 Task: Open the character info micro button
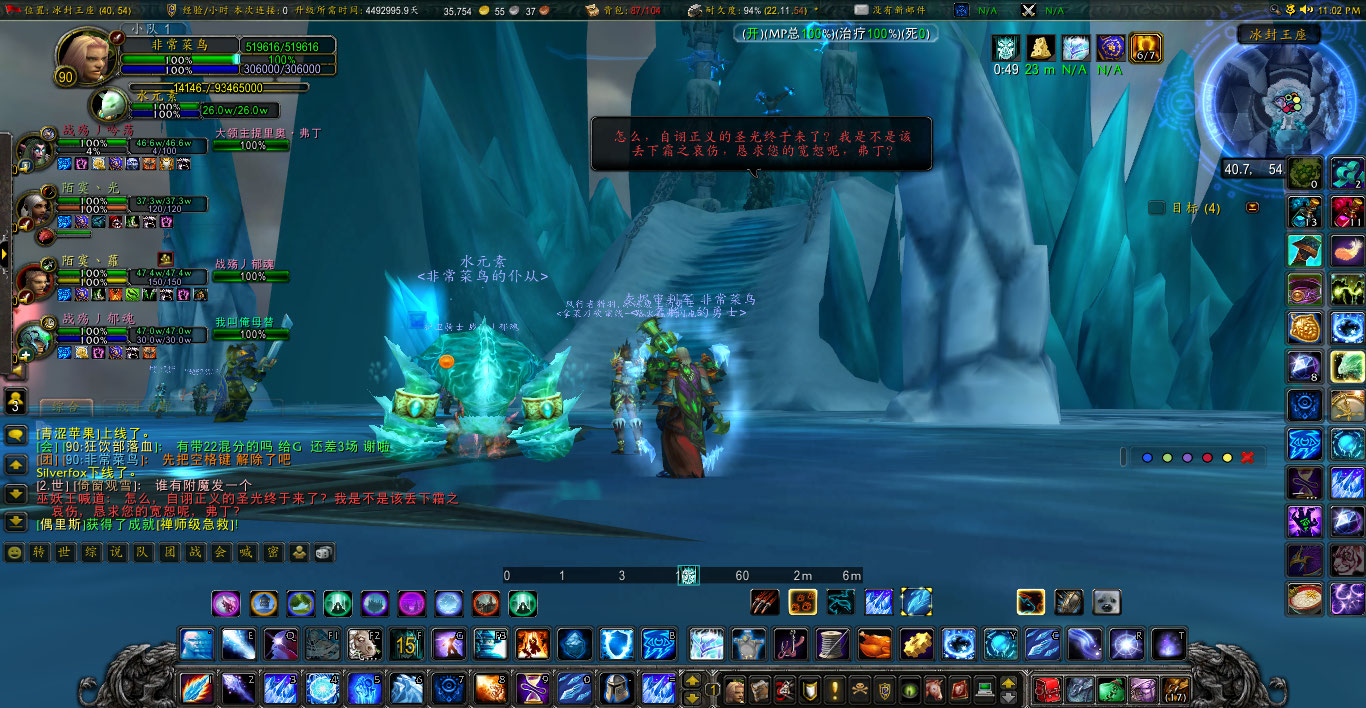click(x=735, y=690)
